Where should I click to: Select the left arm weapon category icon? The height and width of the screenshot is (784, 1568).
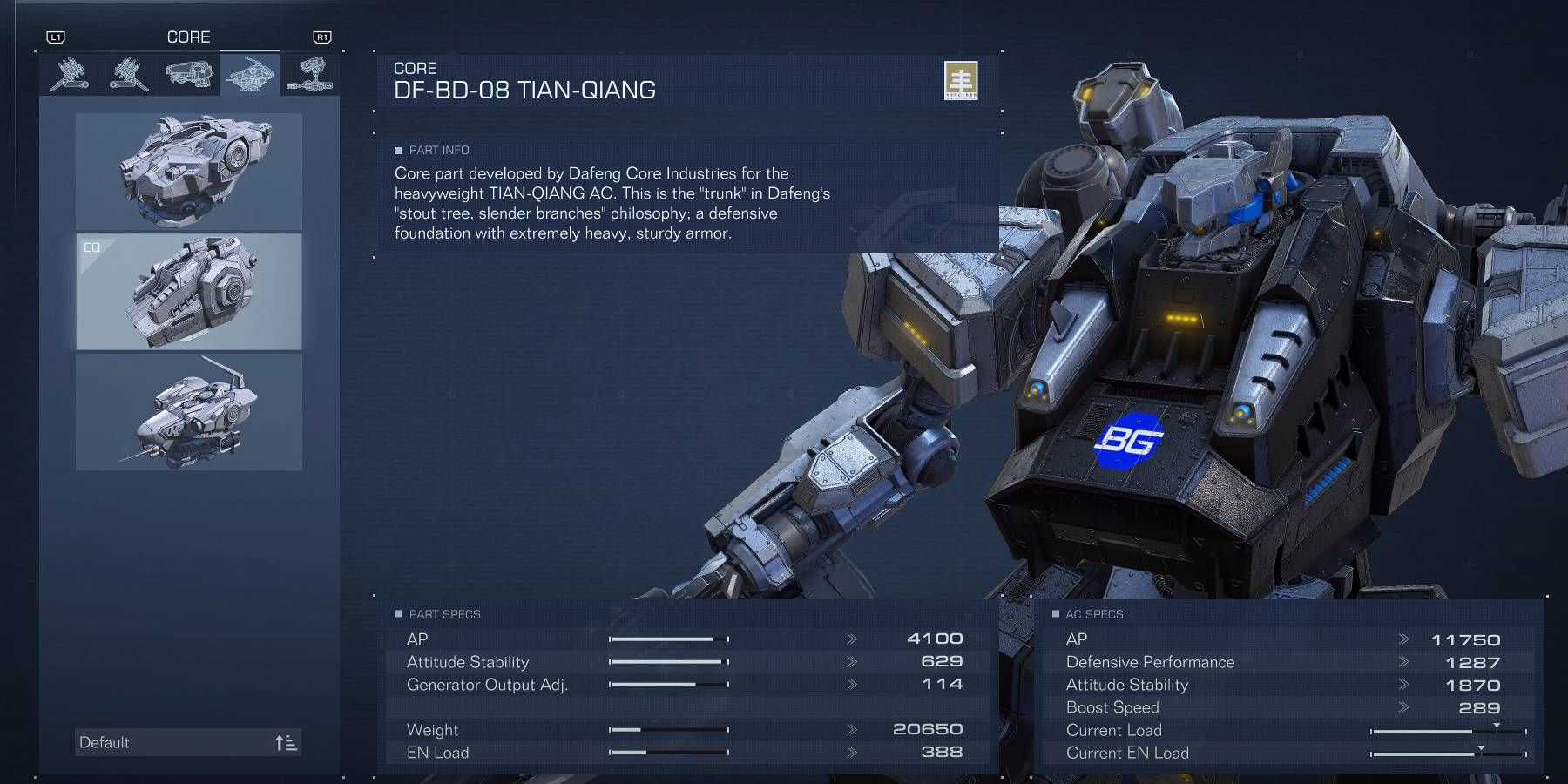[129, 74]
